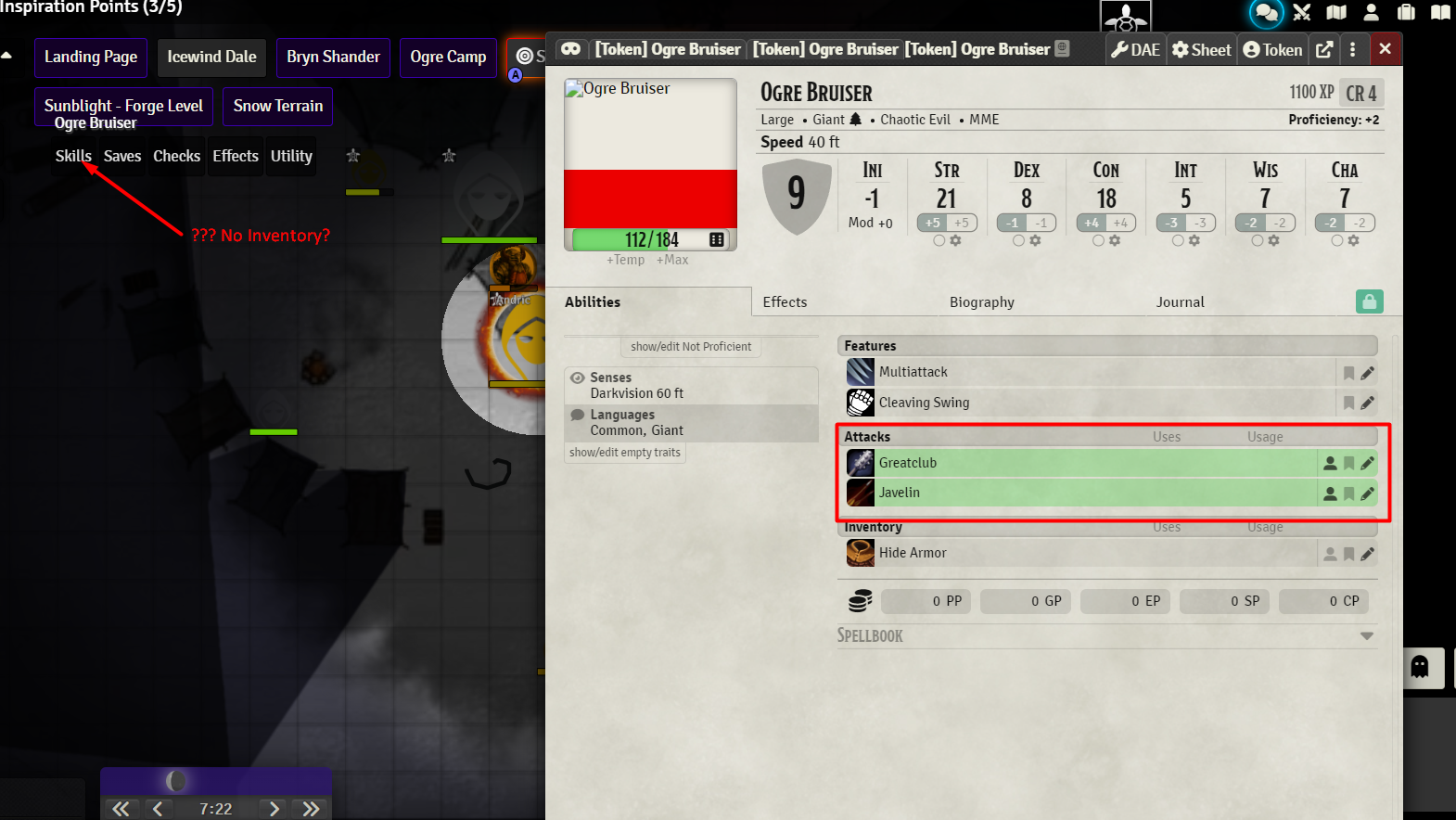Expand show/edit empty traits
The image size is (1456, 820).
625,452
